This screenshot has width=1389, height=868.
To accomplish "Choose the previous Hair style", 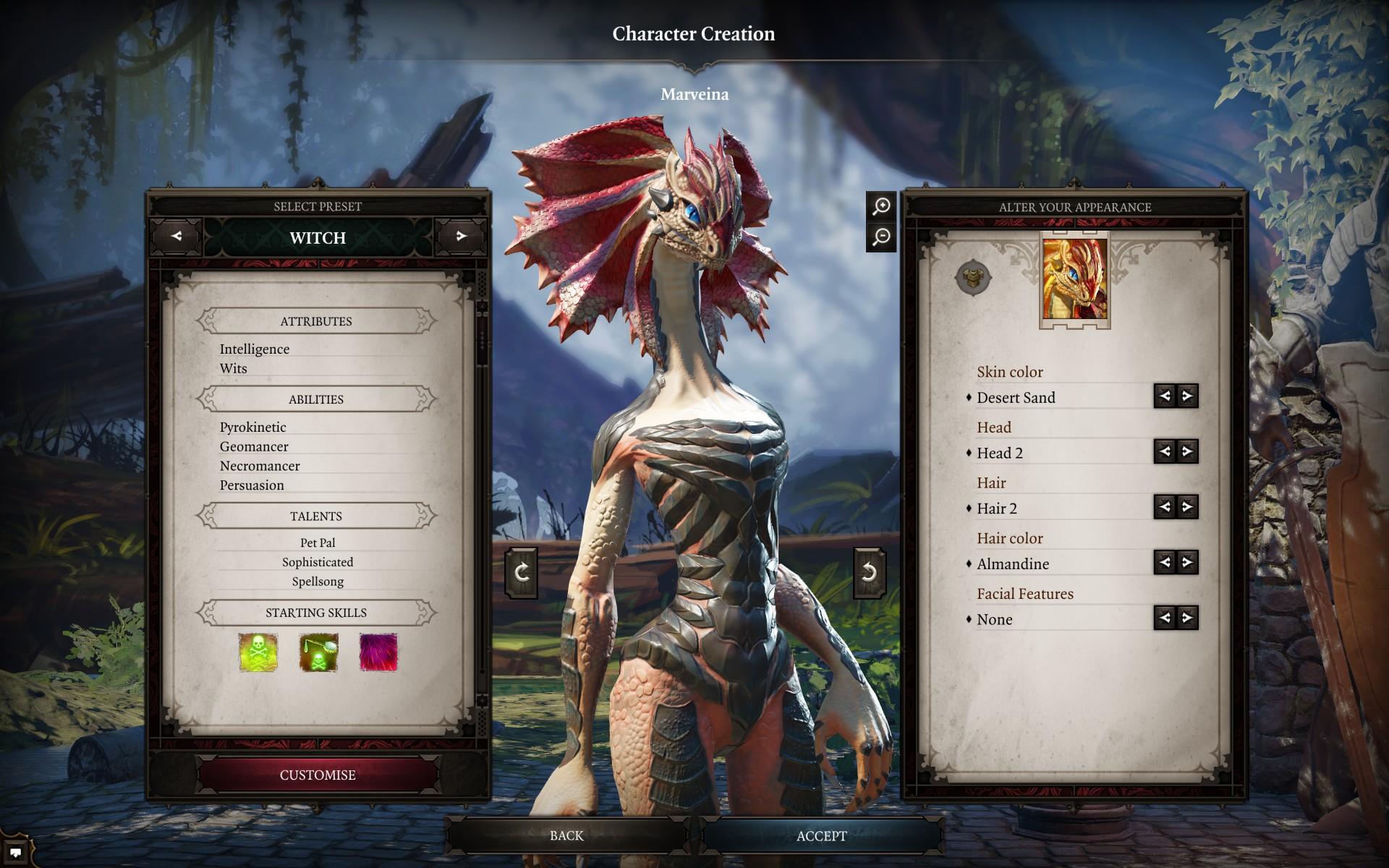I will click(1165, 507).
